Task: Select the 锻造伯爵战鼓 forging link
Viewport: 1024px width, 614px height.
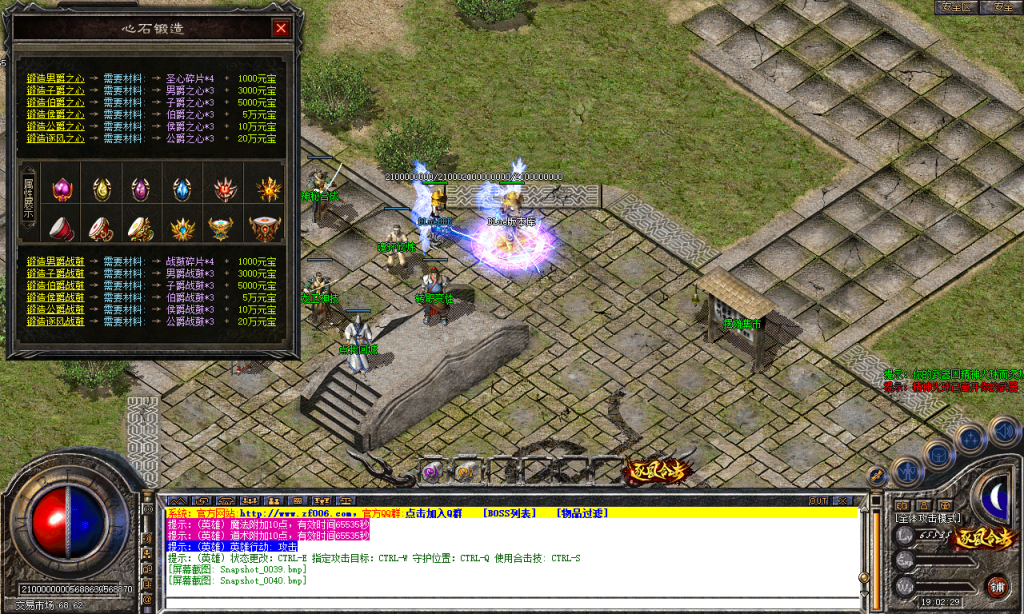Action: coord(56,285)
